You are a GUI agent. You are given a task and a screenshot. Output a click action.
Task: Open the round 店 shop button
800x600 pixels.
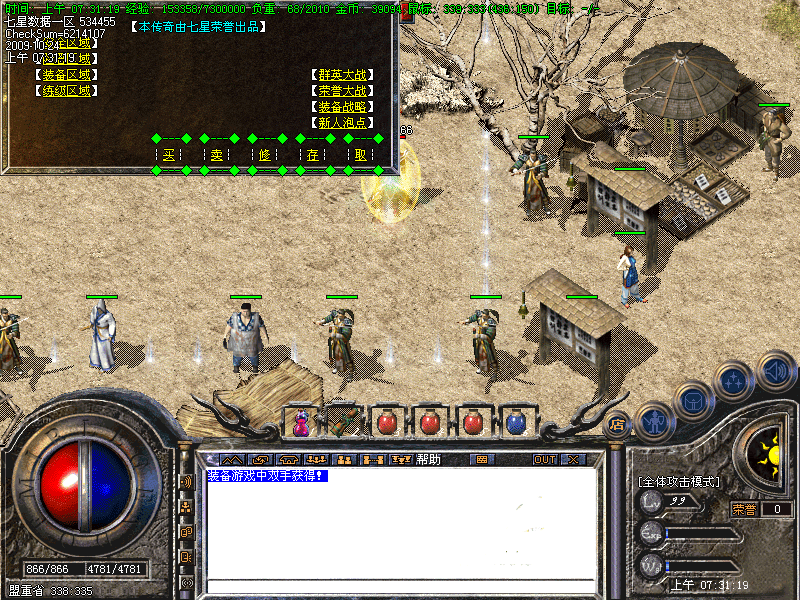coord(616,422)
